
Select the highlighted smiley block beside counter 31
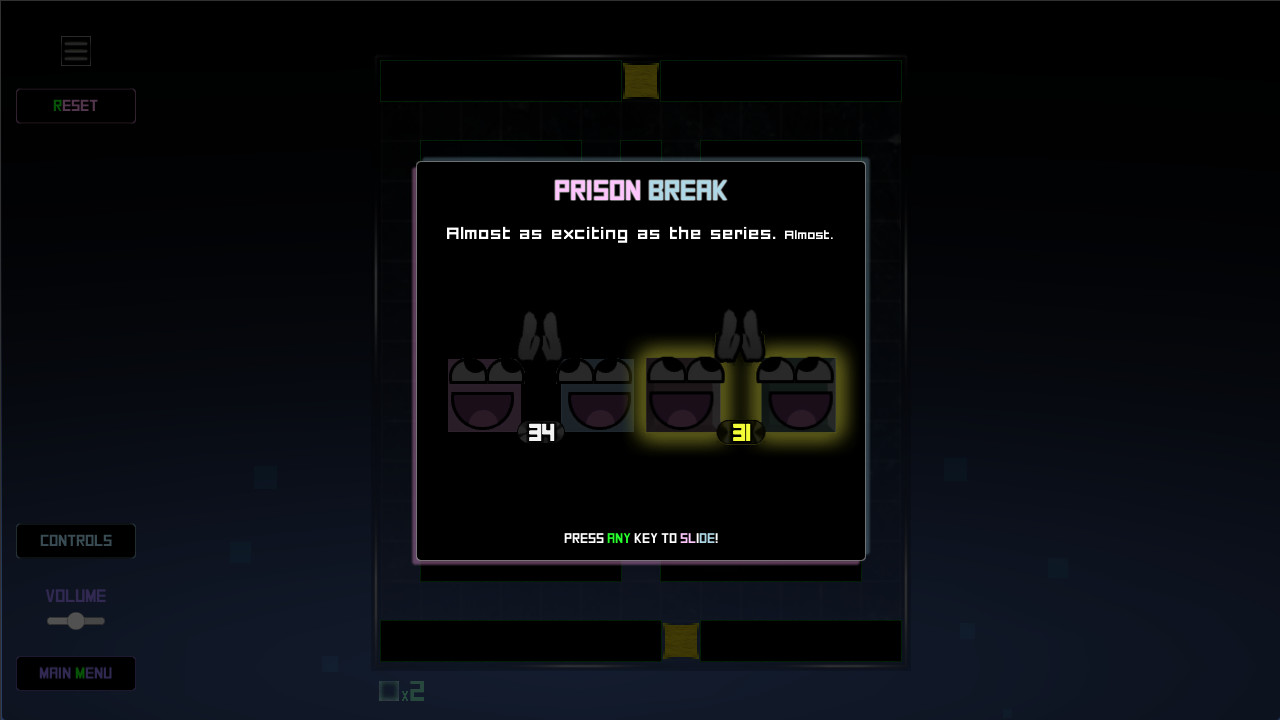click(683, 395)
